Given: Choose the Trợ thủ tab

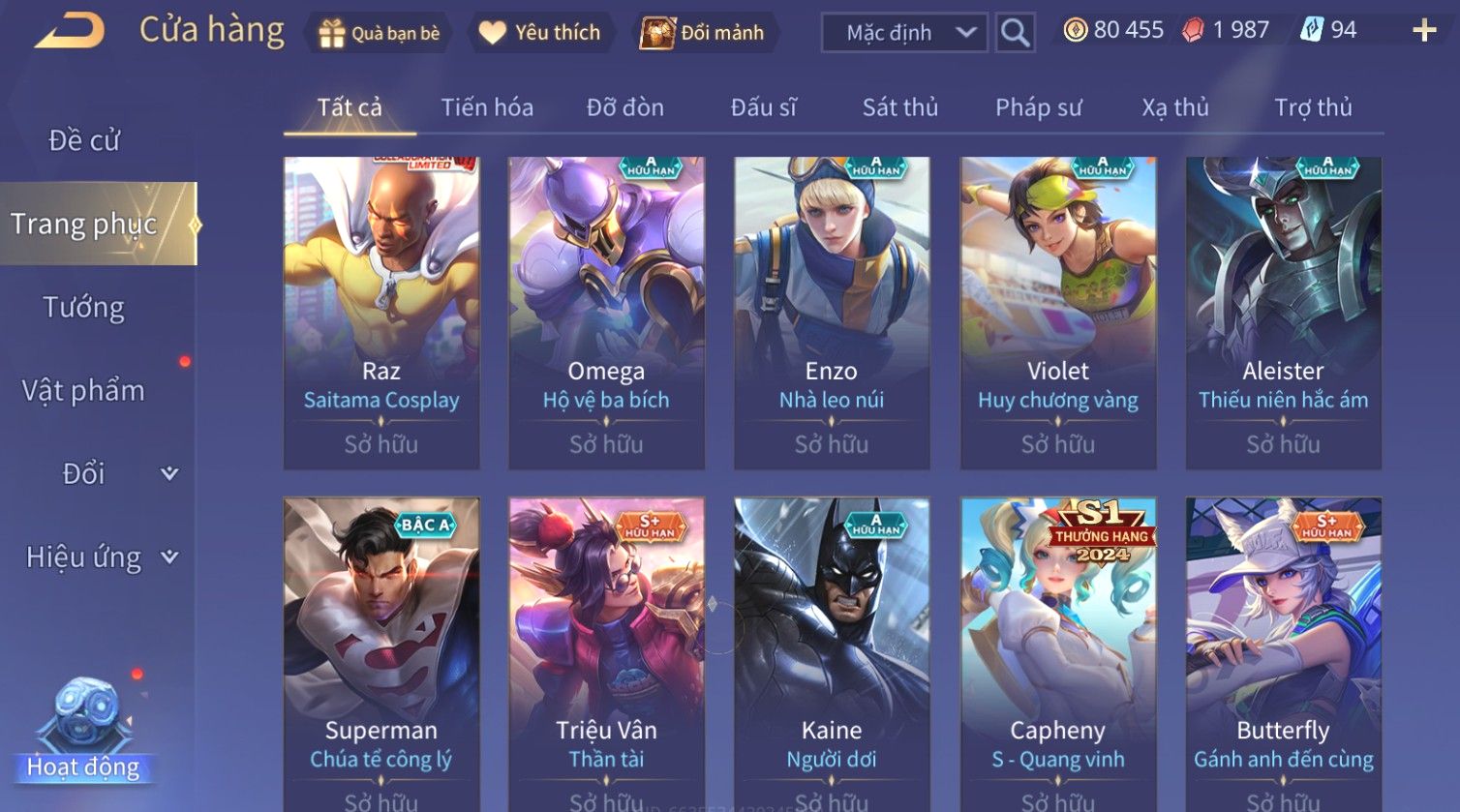Looking at the screenshot, I should coord(1313,107).
